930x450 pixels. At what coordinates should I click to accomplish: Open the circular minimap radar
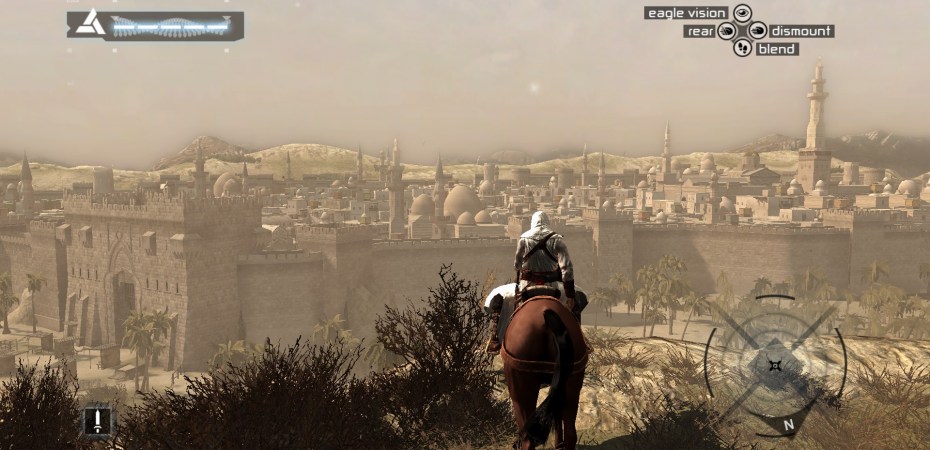(x=775, y=364)
